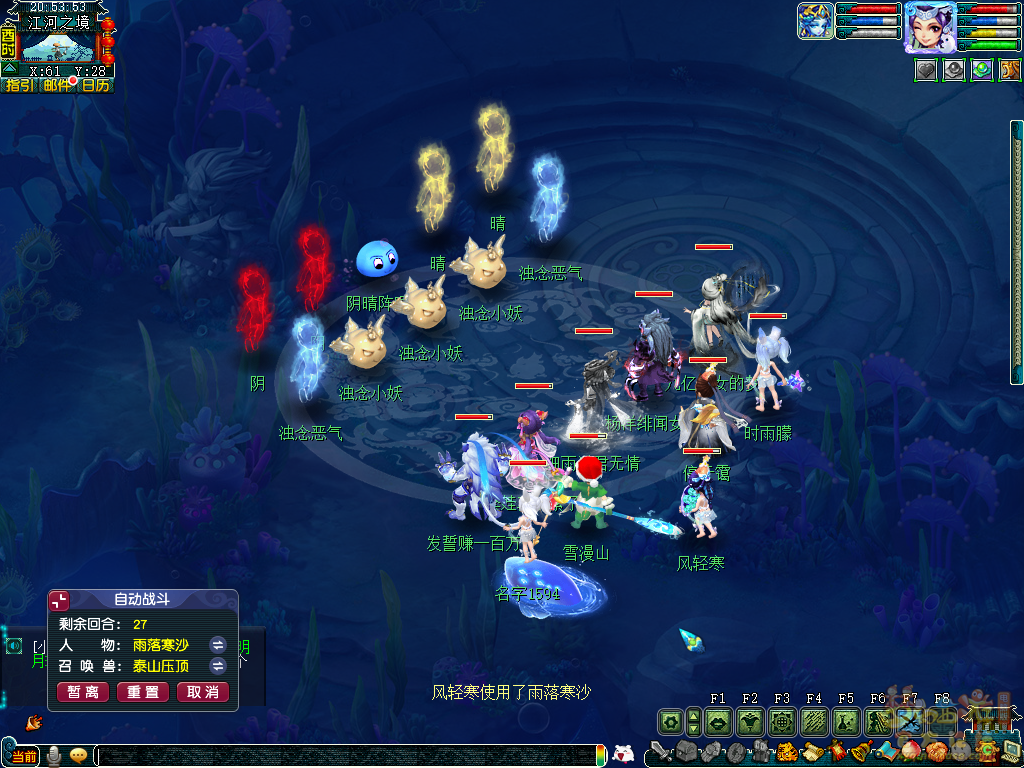Cancel auto-battle with 取消 button
Viewport: 1024px width, 768px height.
click(x=203, y=692)
